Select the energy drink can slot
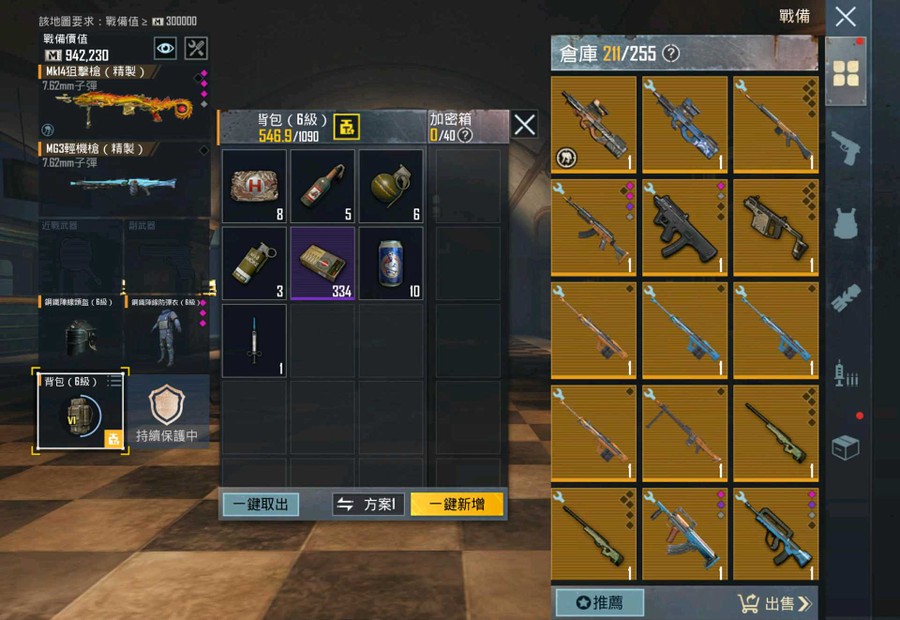Image resolution: width=900 pixels, height=620 pixels. (391, 263)
